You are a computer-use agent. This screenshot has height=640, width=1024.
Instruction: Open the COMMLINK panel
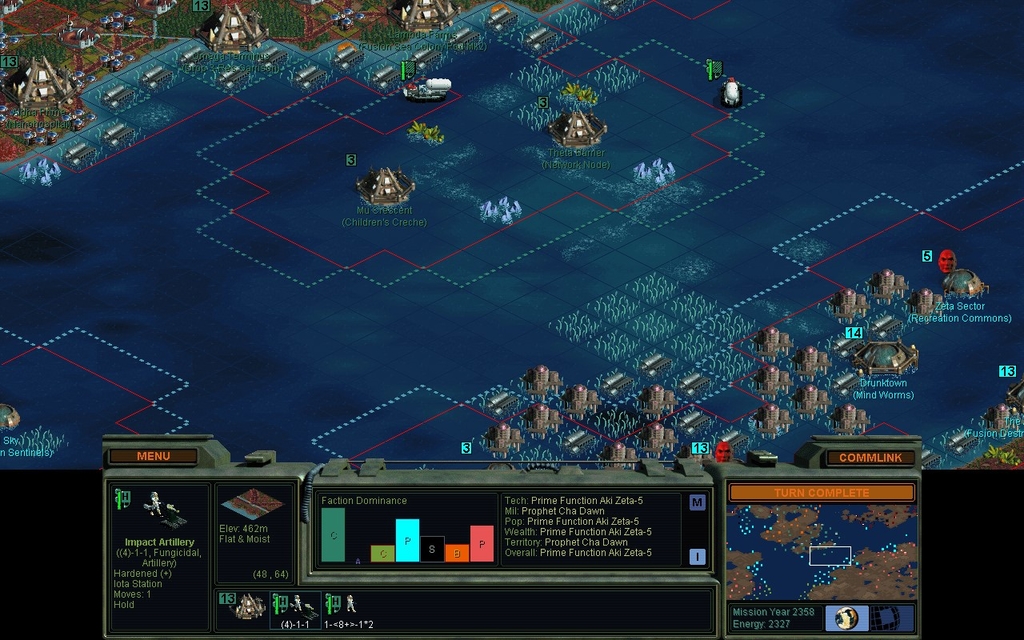coord(862,458)
